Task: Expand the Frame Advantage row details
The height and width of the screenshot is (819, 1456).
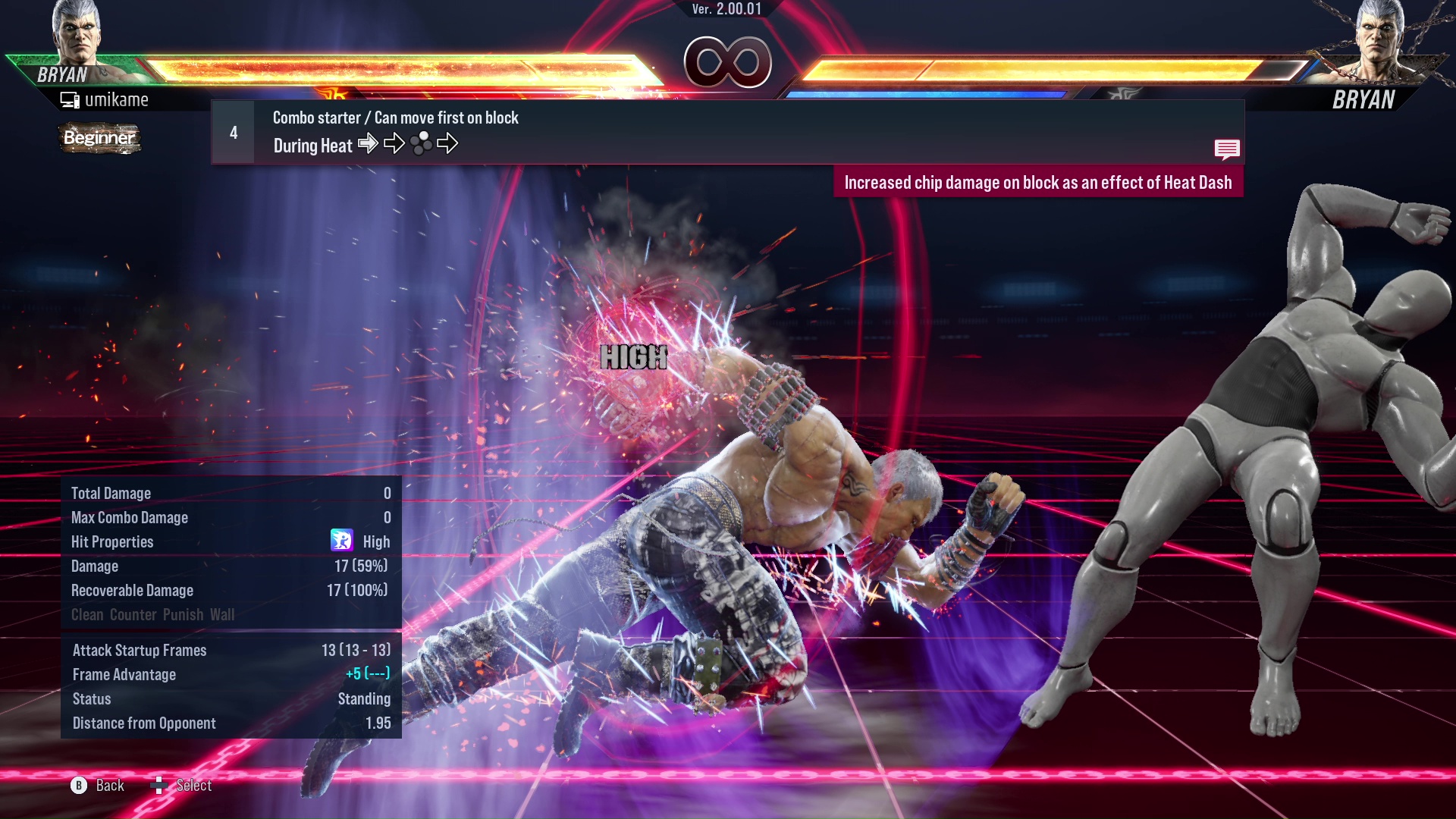Action: [227, 674]
